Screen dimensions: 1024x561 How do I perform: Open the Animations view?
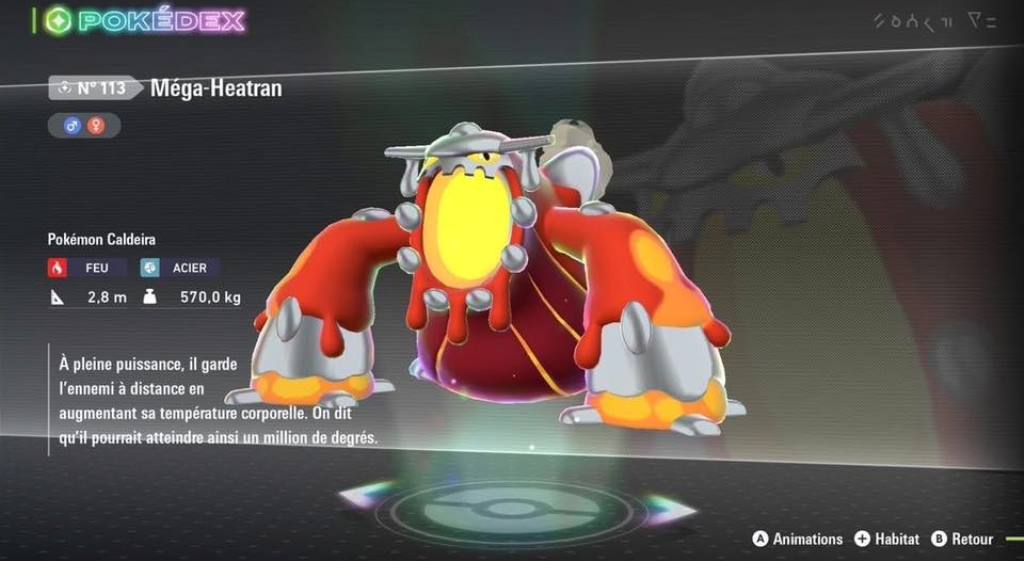pos(797,539)
